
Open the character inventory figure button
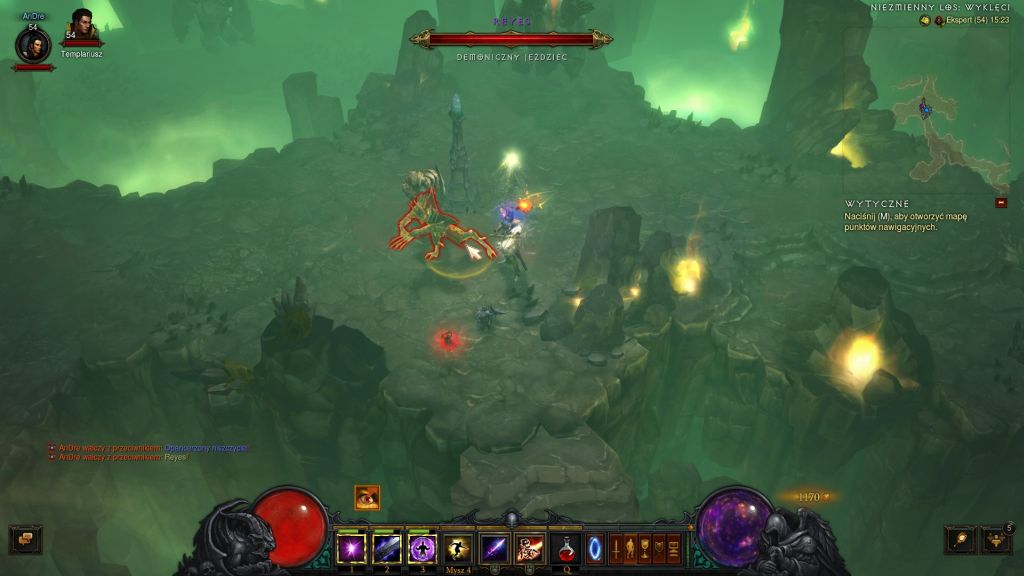pos(630,548)
